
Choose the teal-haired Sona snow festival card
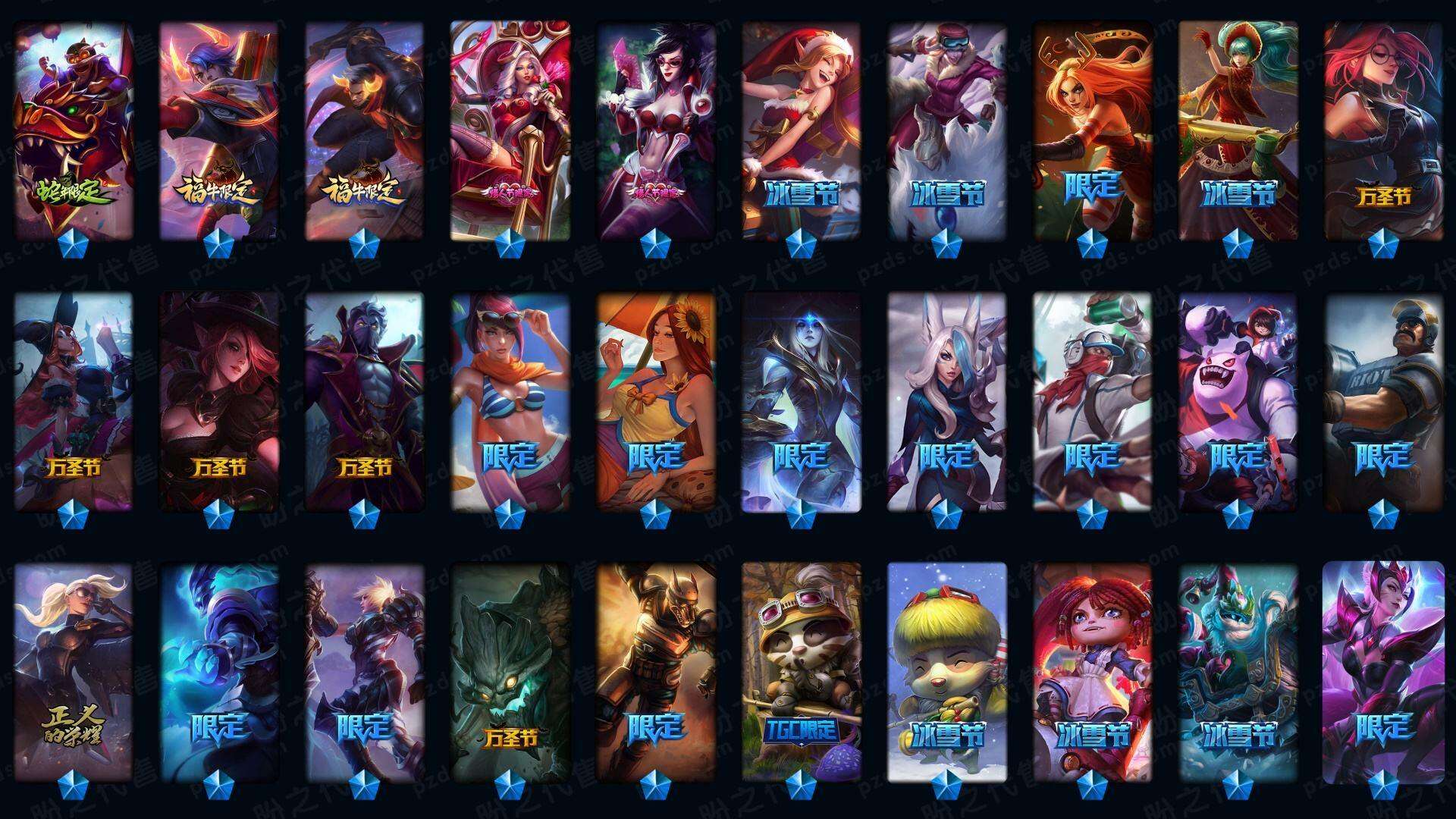(x=1238, y=129)
